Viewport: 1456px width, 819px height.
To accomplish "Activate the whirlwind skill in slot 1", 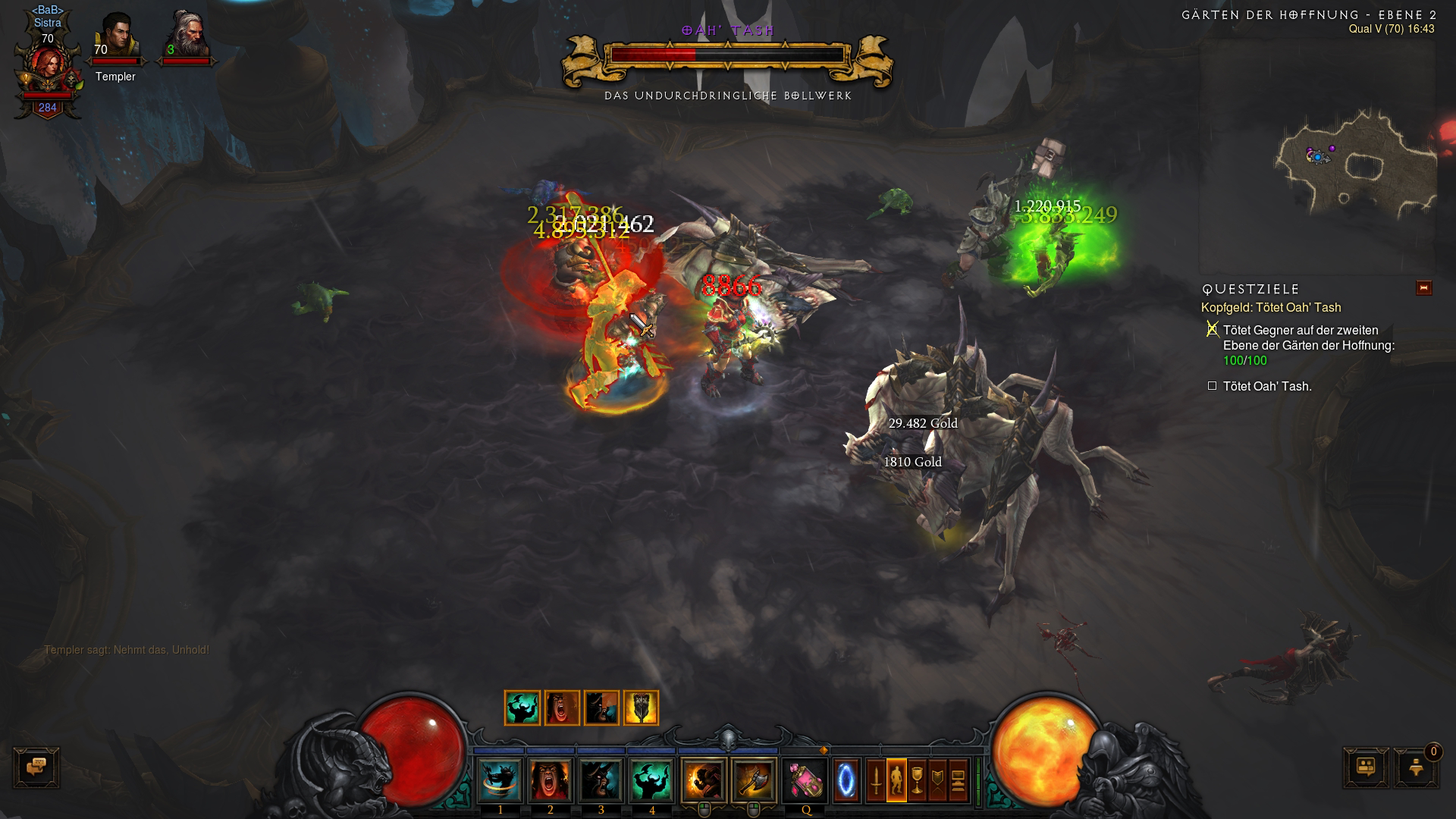I will (500, 780).
